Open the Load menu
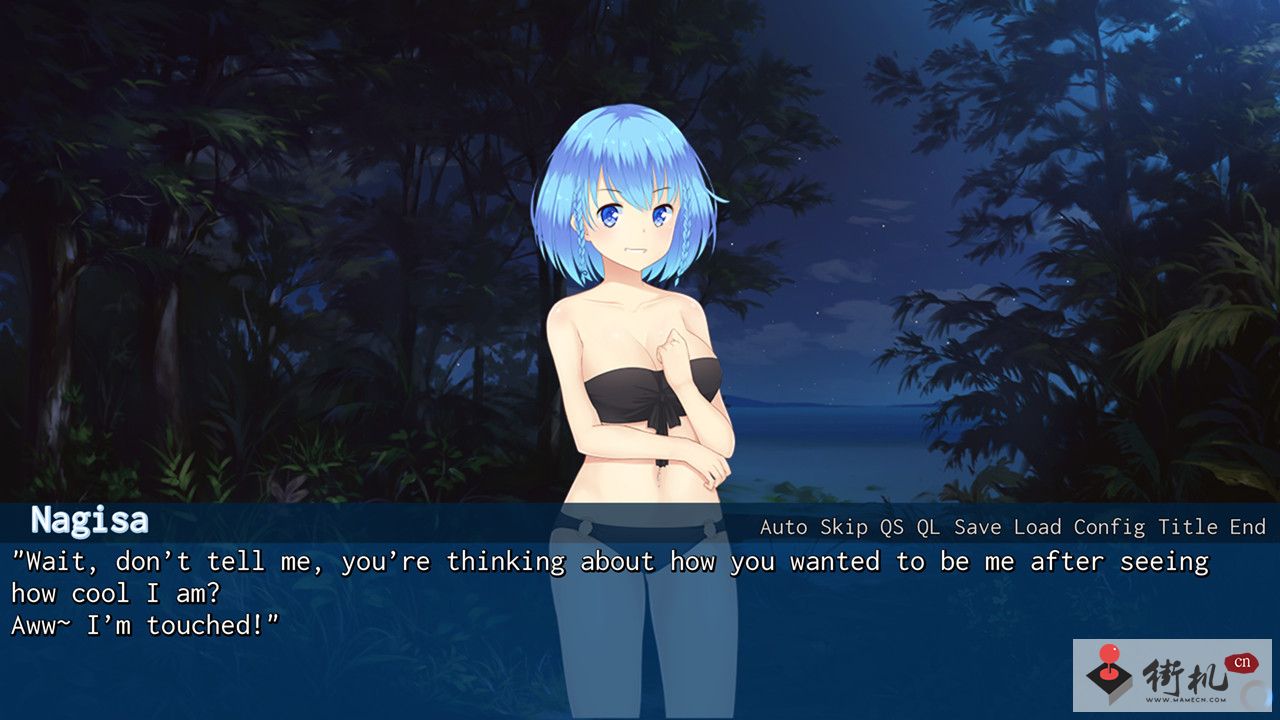 [x=1037, y=527]
